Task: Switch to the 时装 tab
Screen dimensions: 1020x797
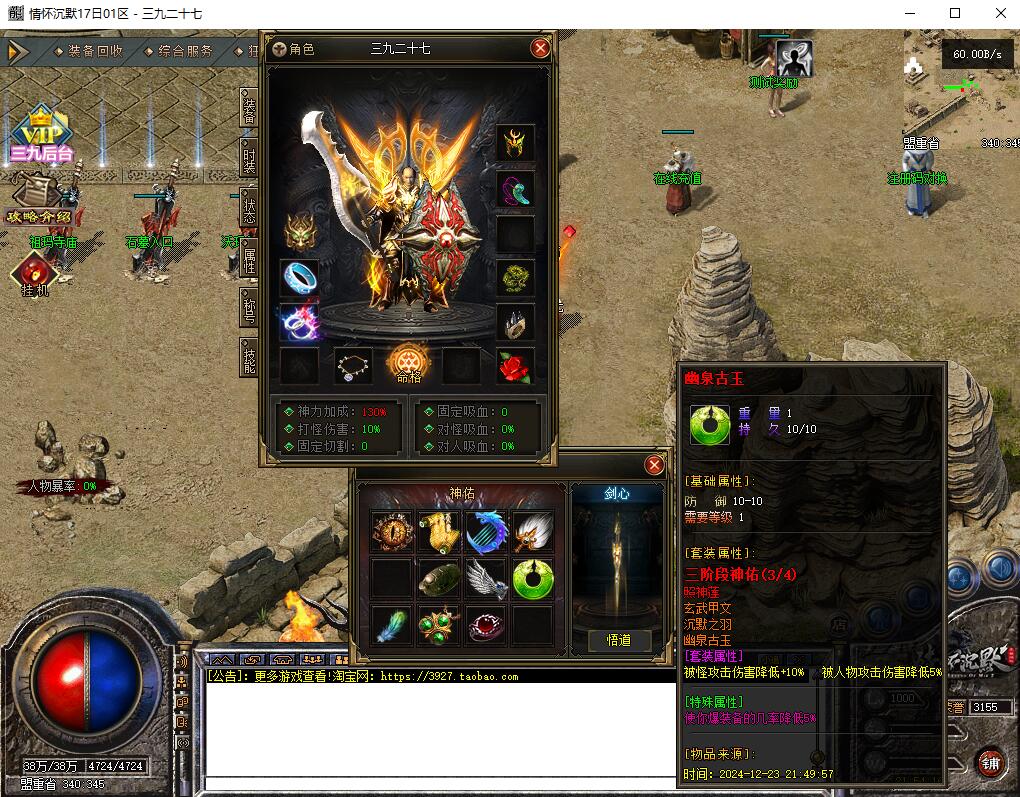Action: [249, 157]
